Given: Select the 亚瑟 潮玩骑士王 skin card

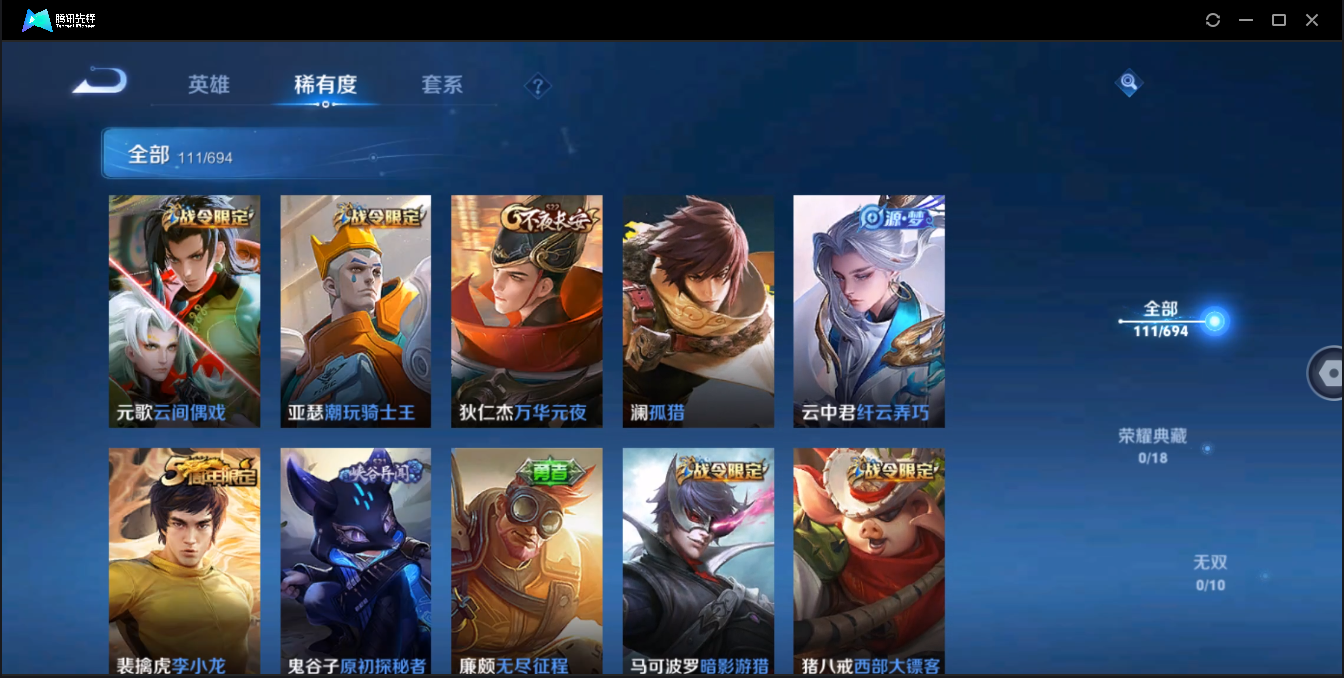Looking at the screenshot, I should click(x=355, y=311).
